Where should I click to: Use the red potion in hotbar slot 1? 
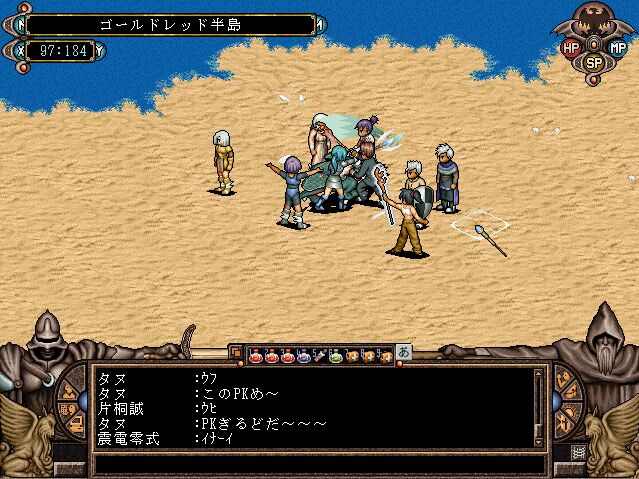[255, 353]
